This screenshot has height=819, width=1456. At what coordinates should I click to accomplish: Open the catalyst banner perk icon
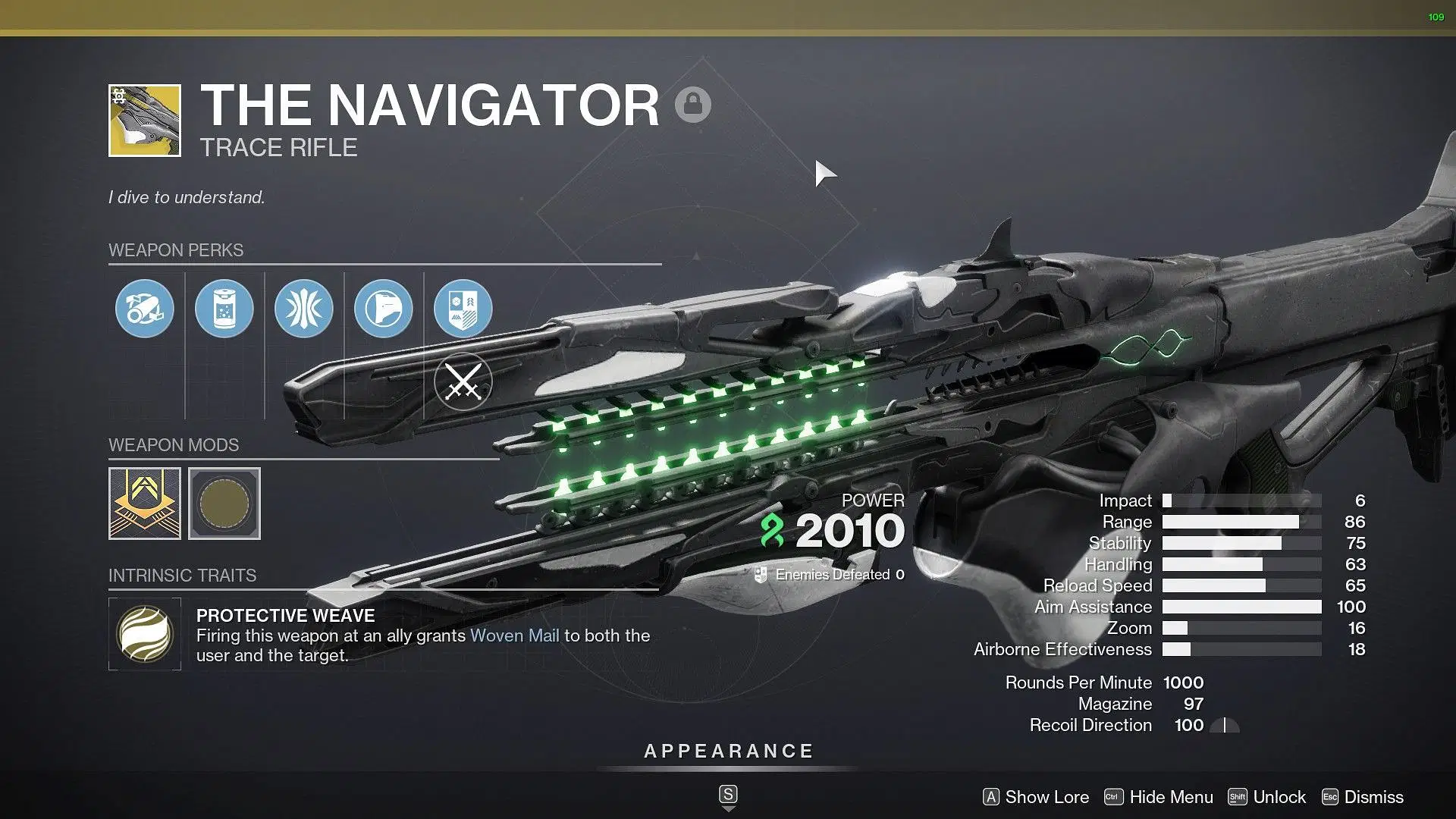[x=463, y=309]
